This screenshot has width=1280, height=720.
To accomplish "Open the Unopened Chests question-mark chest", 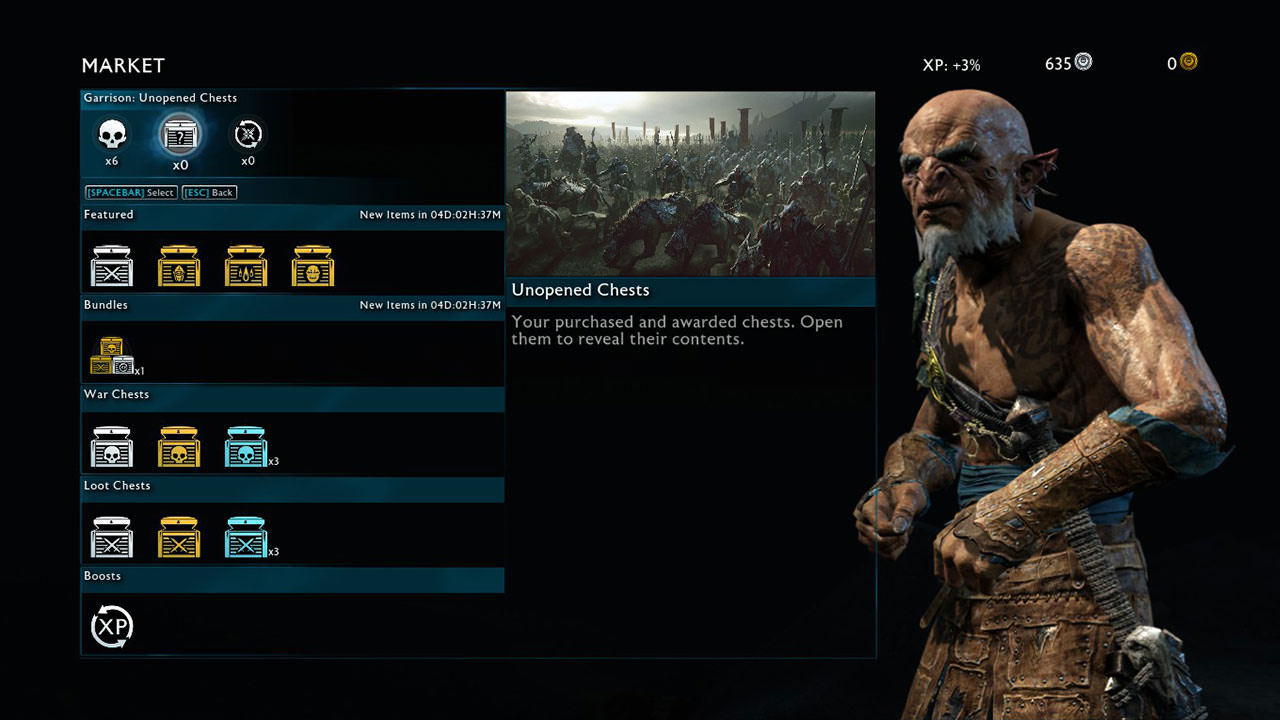I will click(x=180, y=134).
